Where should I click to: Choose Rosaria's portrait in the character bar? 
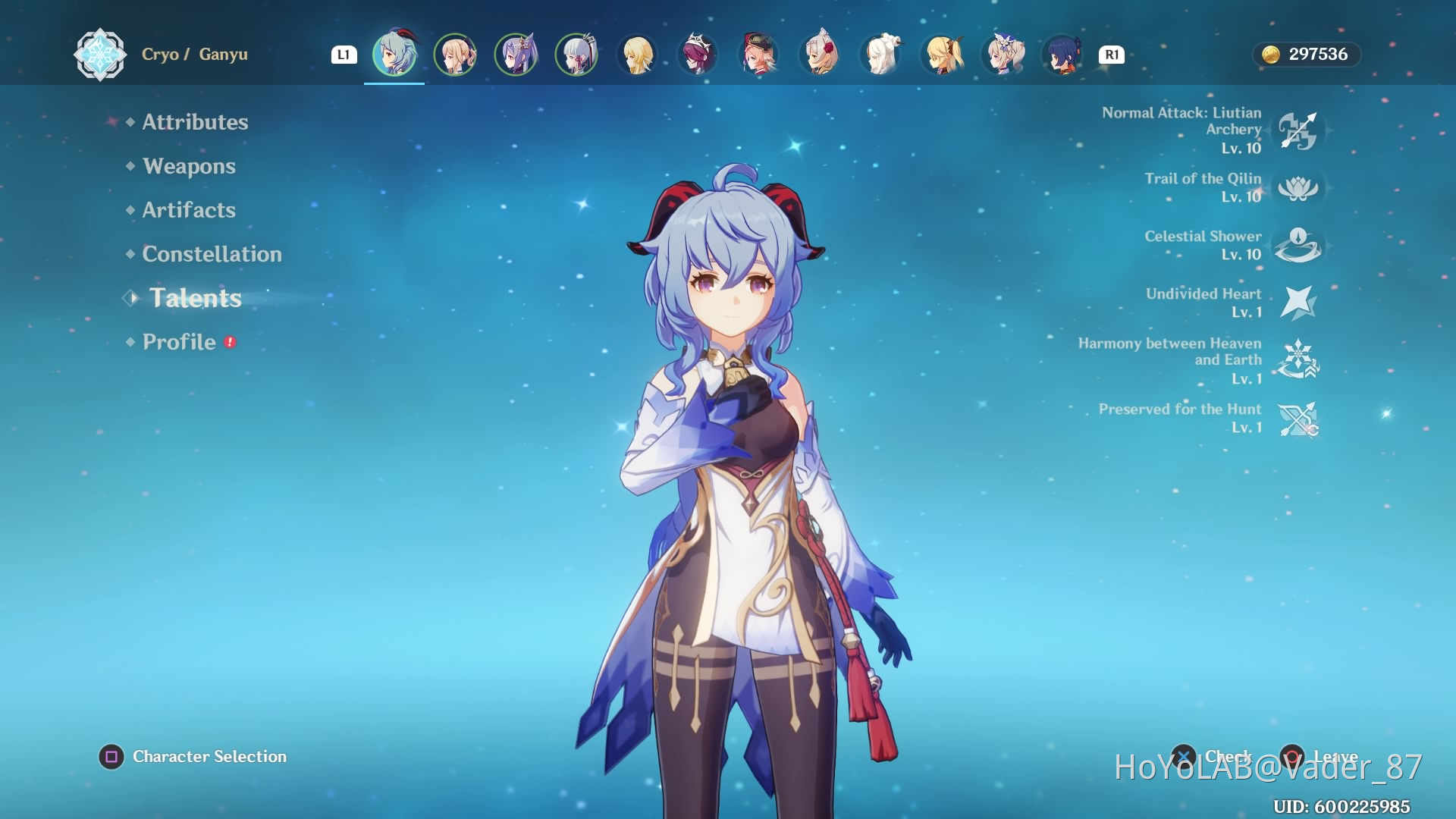(698, 55)
